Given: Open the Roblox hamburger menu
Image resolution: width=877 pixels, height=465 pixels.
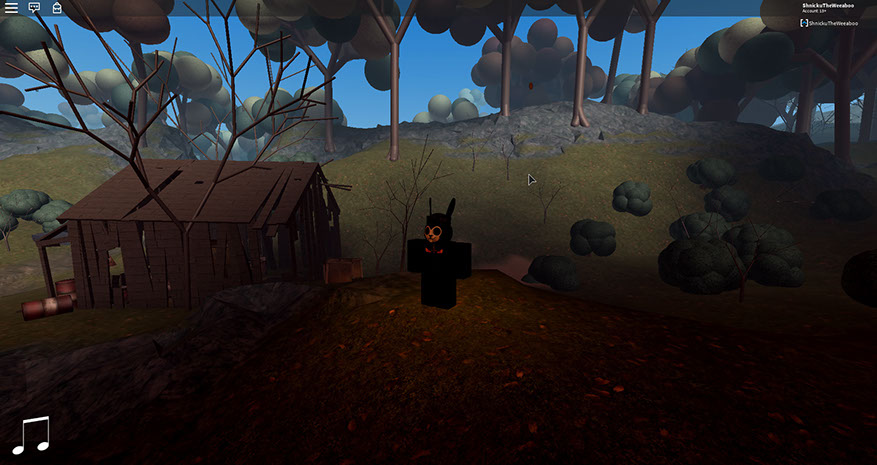Looking at the screenshot, I should click(x=11, y=7).
